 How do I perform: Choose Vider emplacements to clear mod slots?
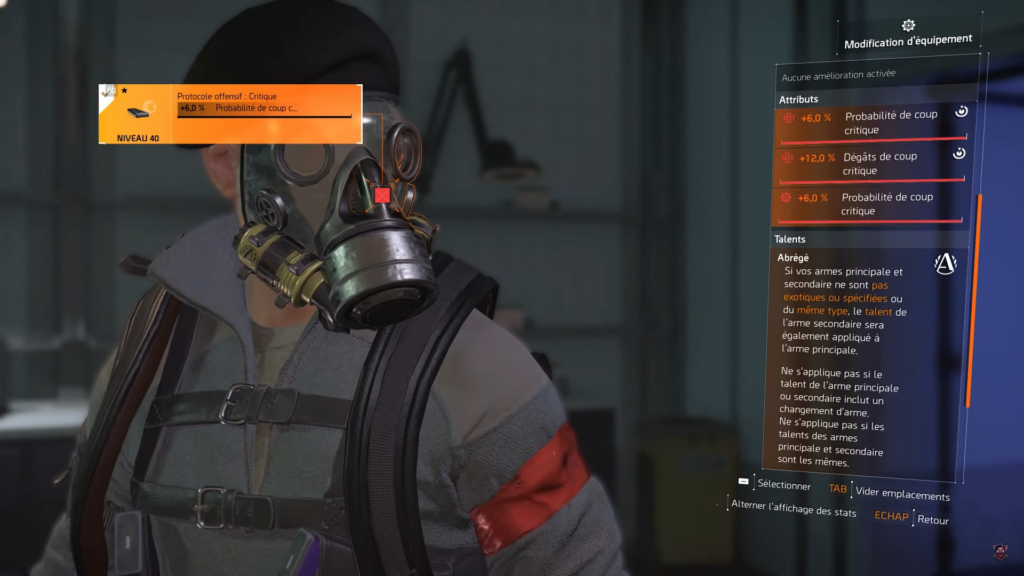point(902,495)
